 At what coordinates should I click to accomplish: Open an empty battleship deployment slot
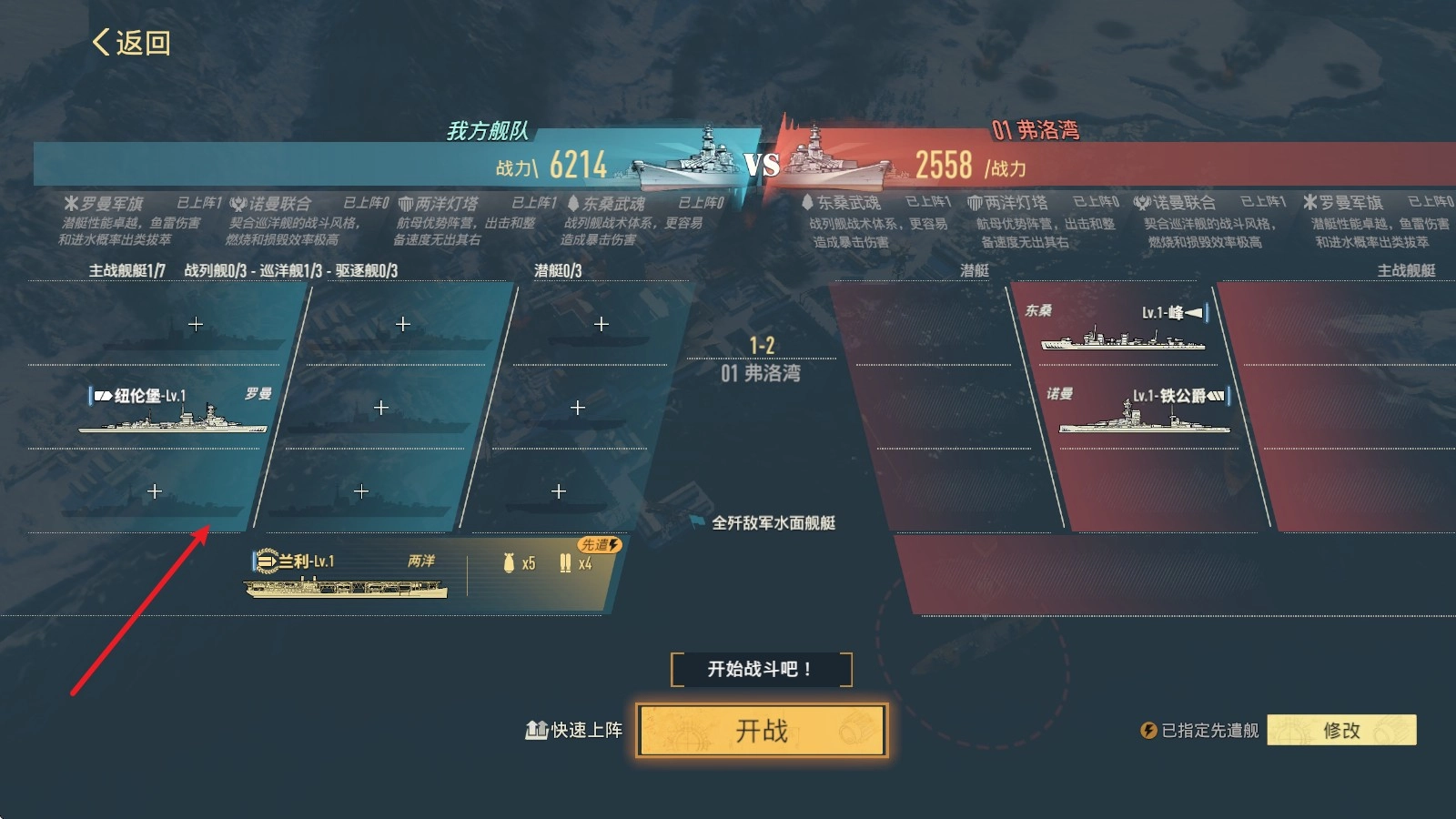(402, 323)
